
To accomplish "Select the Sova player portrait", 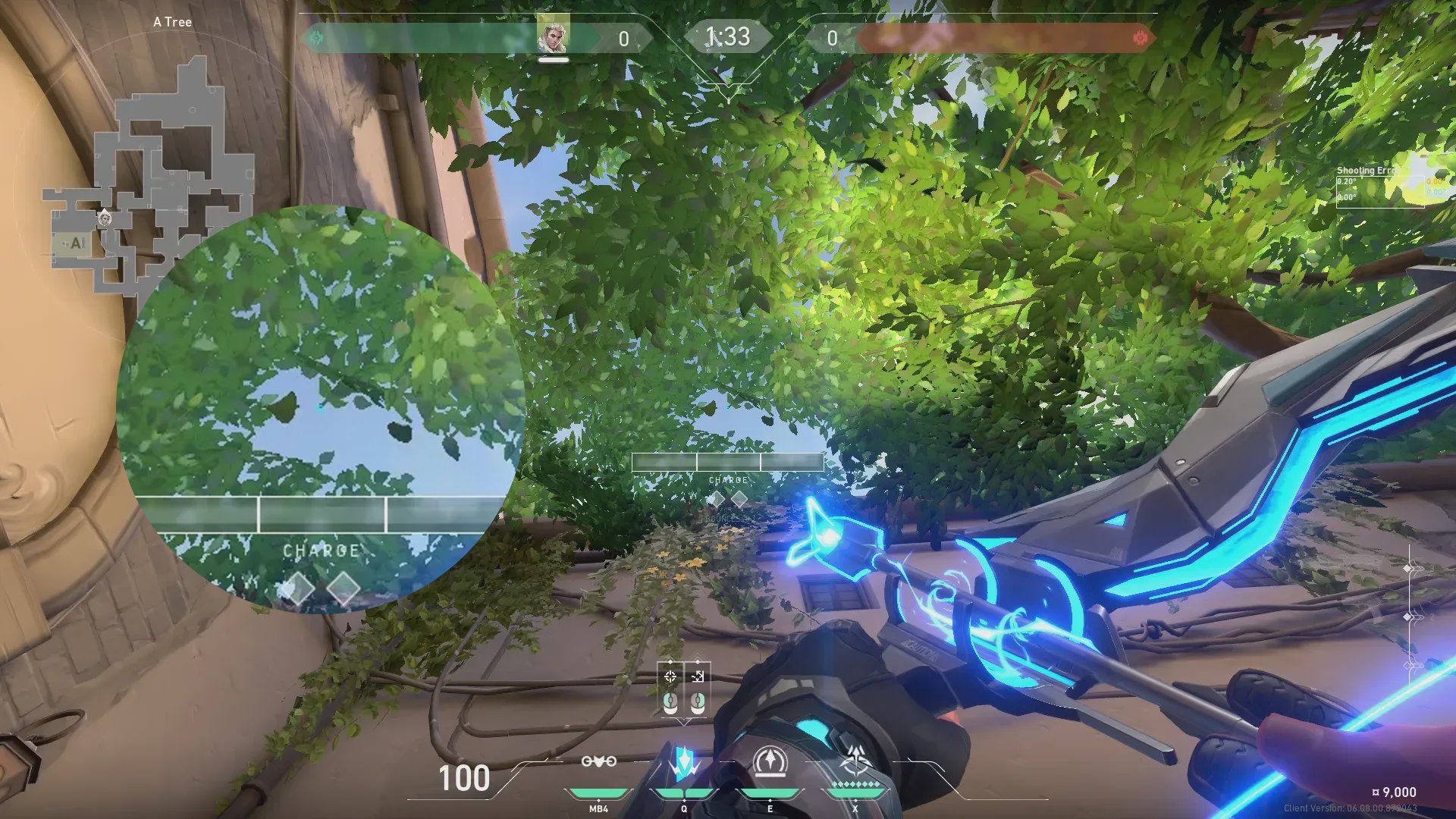I will [x=553, y=36].
